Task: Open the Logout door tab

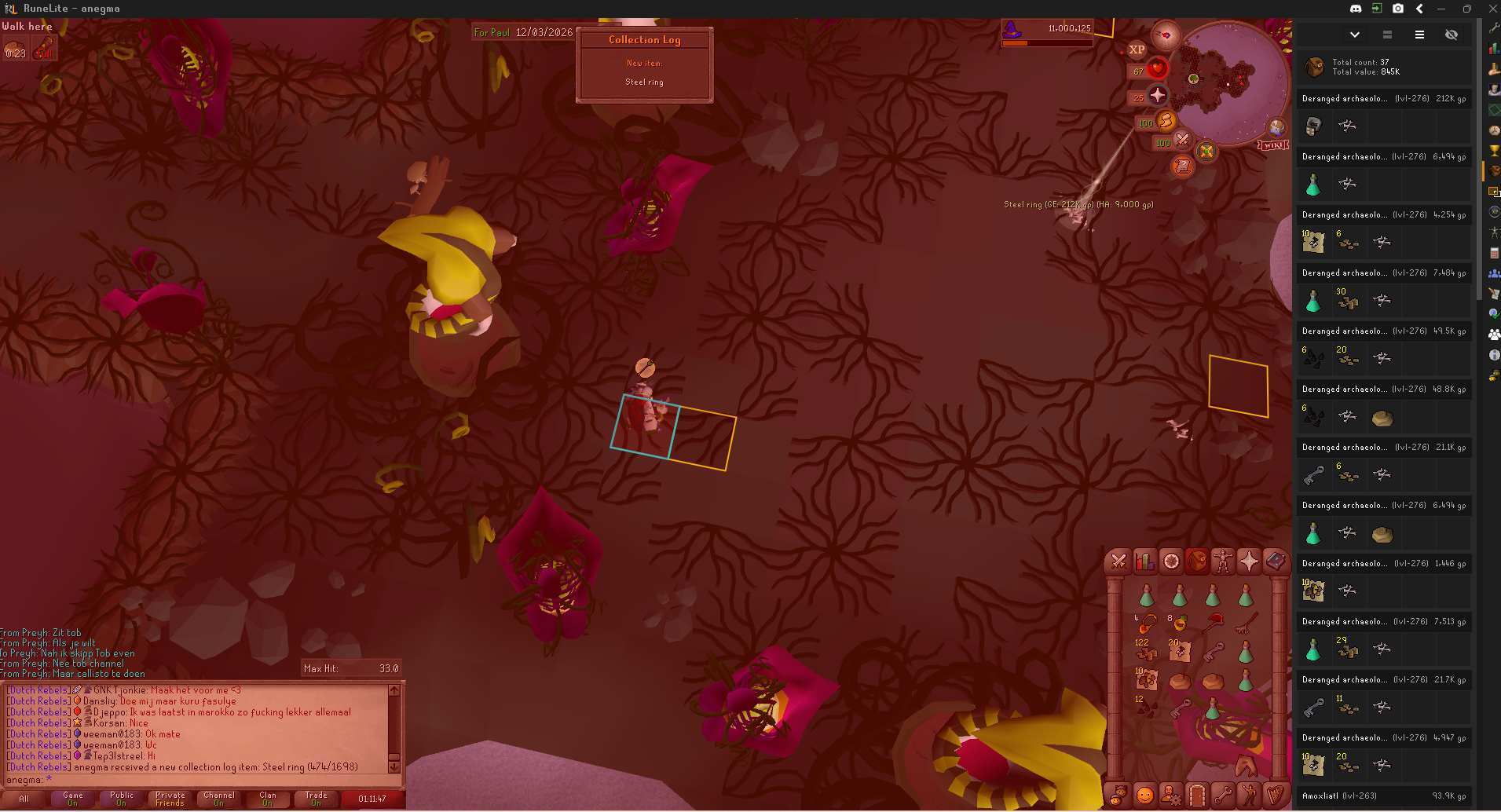Action: click(1196, 796)
